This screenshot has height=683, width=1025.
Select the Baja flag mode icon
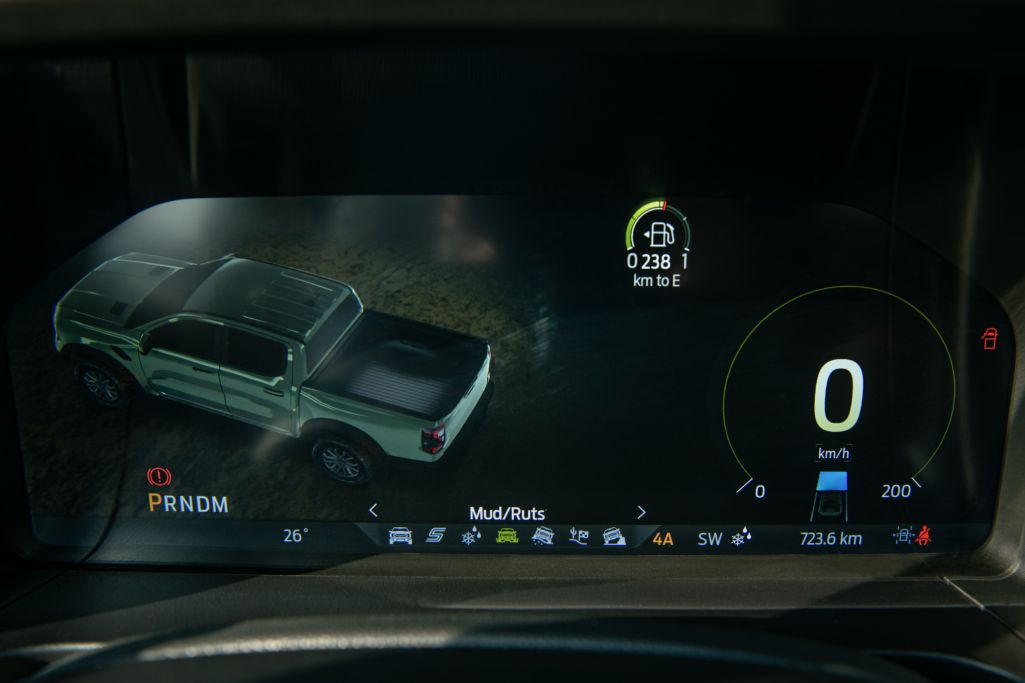[x=579, y=537]
